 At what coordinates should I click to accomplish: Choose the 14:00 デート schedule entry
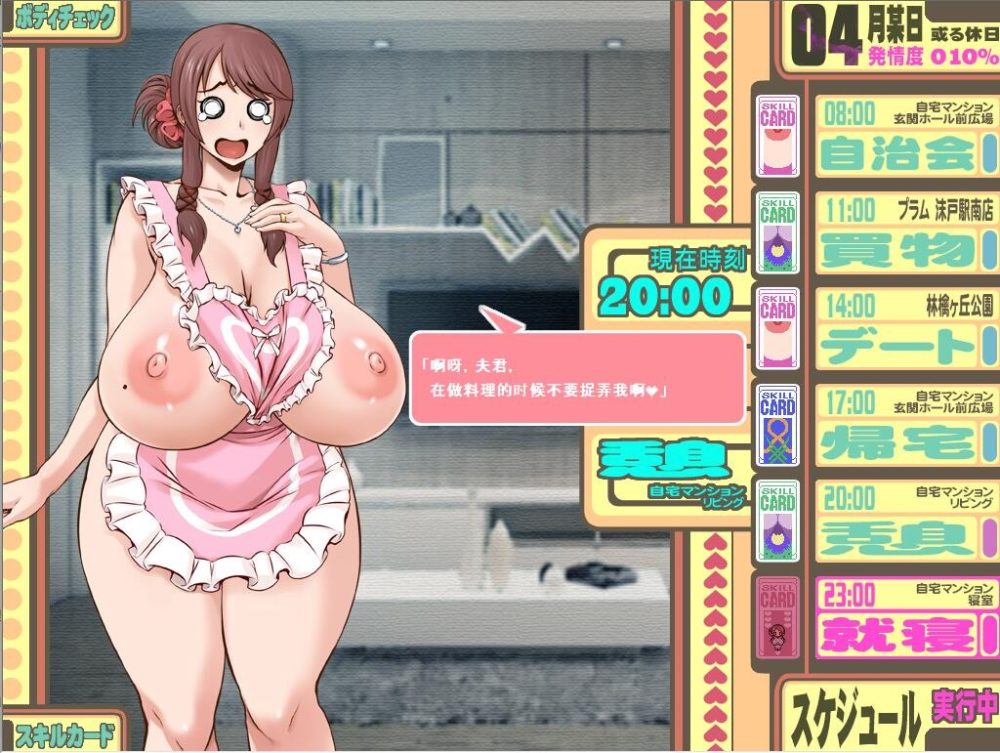[x=899, y=329]
